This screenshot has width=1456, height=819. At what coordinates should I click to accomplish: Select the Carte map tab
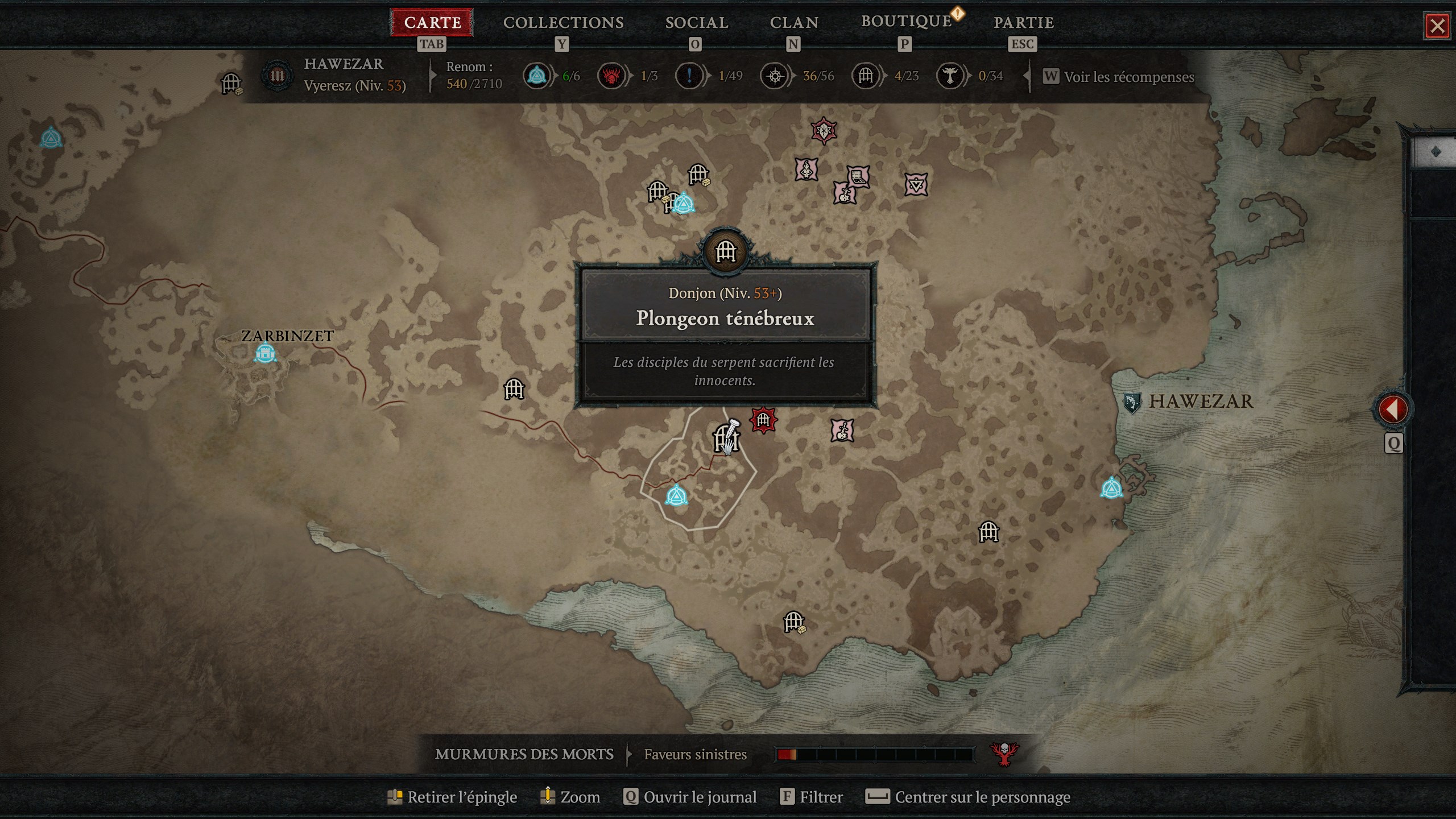click(x=432, y=23)
